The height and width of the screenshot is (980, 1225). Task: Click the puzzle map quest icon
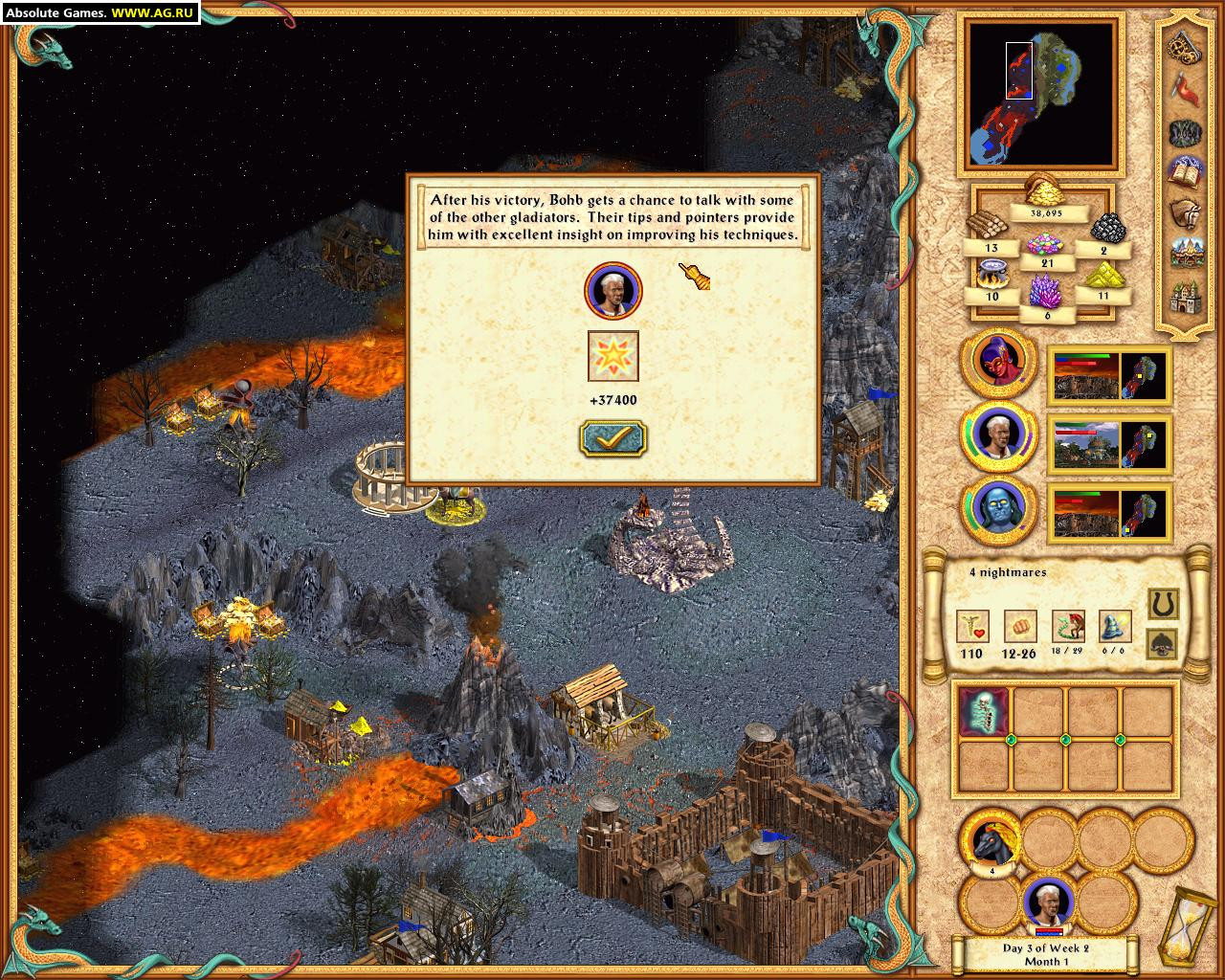click(1187, 133)
